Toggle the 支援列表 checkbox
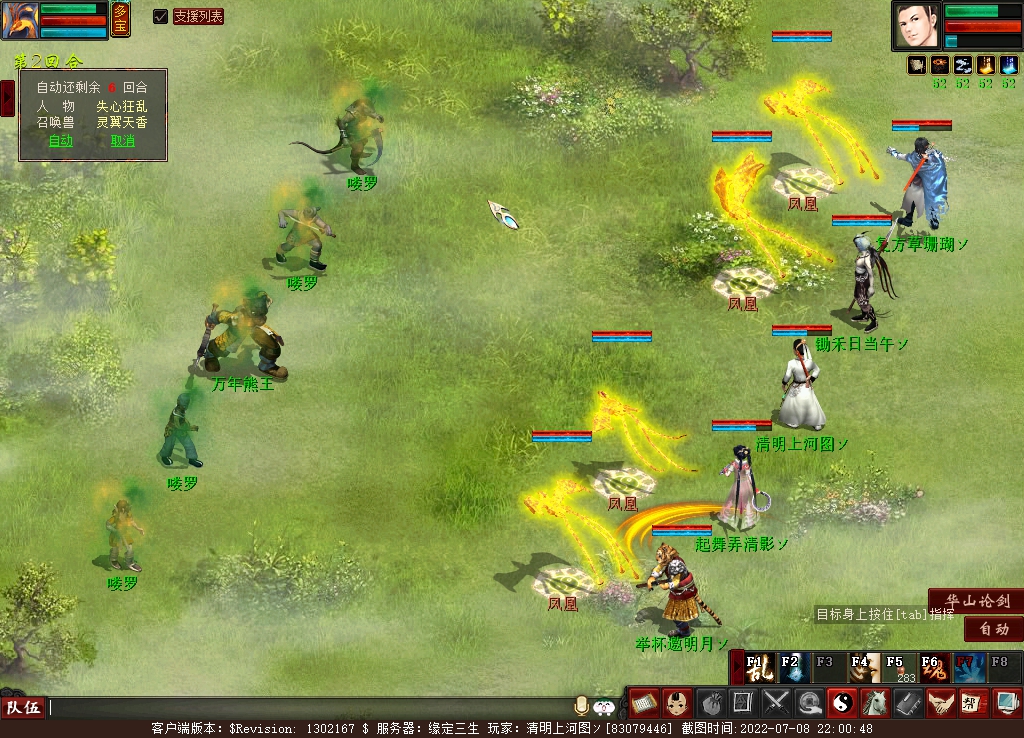This screenshot has width=1024, height=738. 160,16
